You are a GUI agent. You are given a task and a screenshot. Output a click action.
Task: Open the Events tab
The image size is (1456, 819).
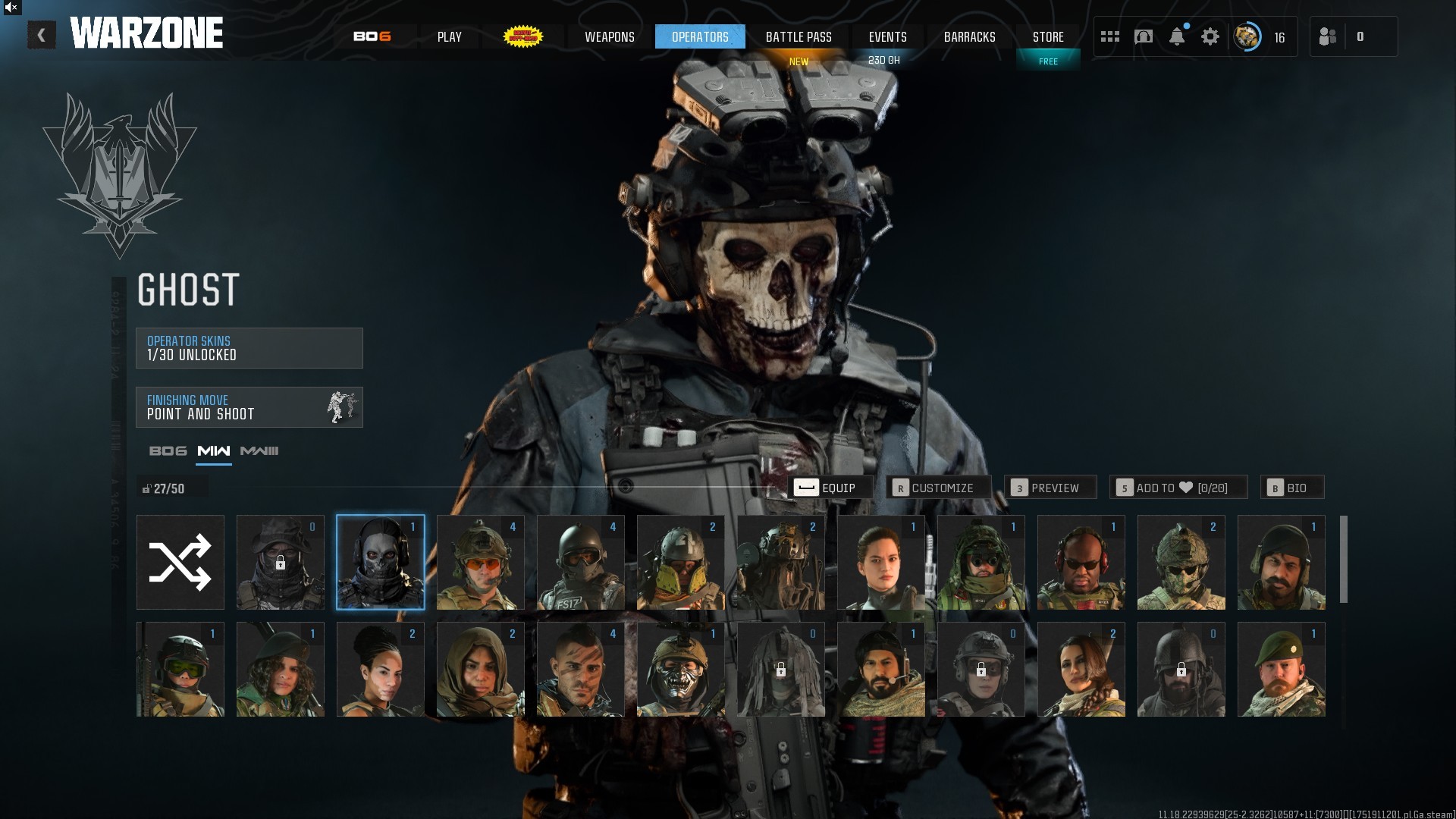pyautogui.click(x=887, y=36)
